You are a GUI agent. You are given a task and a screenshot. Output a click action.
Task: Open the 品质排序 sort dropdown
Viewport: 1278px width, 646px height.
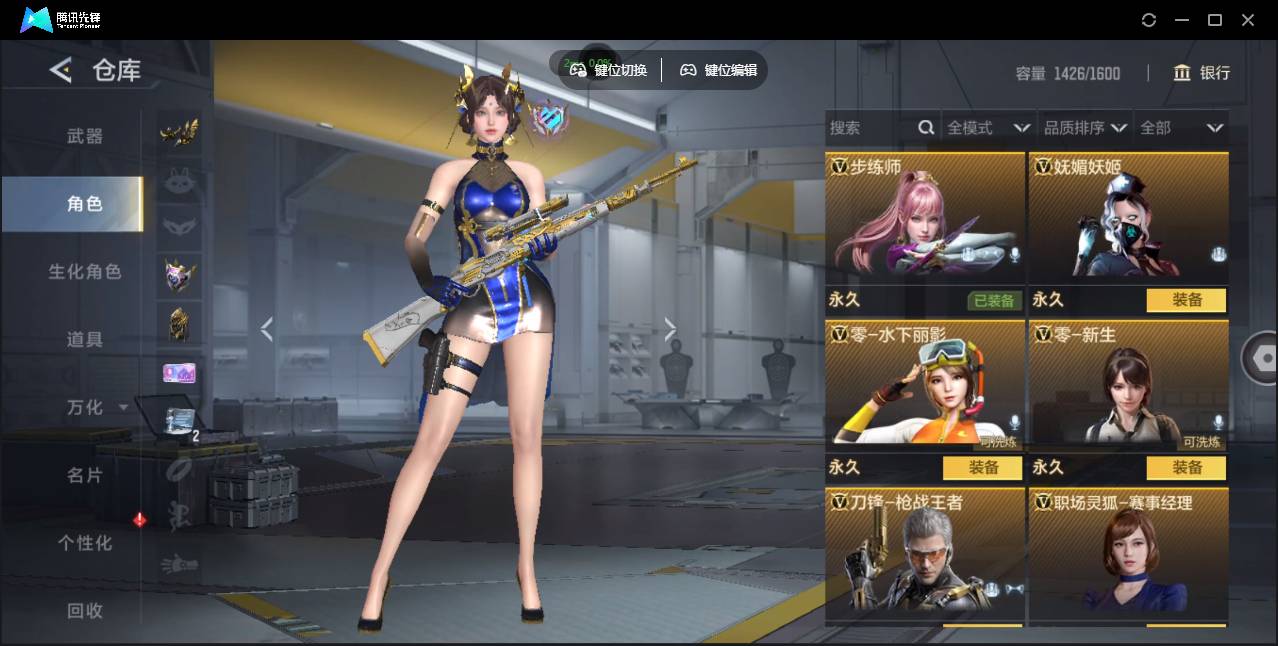[x=1085, y=128]
